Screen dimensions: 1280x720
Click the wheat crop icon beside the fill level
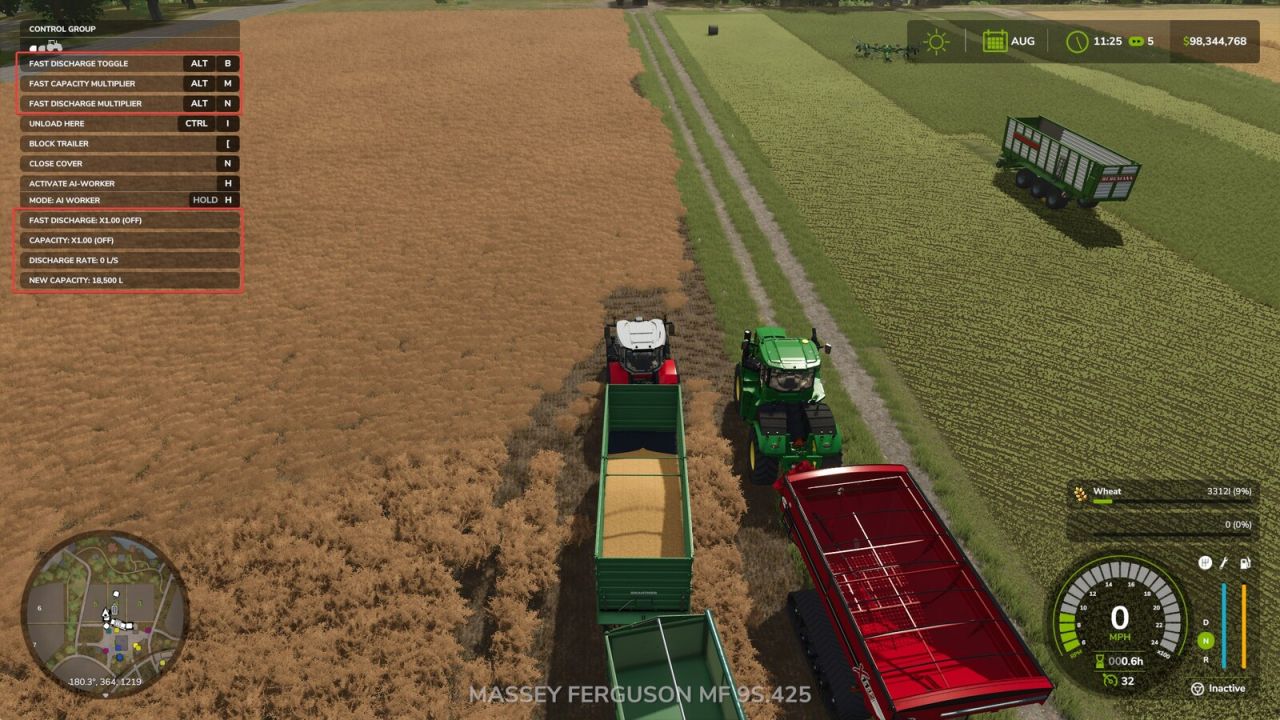1078,491
